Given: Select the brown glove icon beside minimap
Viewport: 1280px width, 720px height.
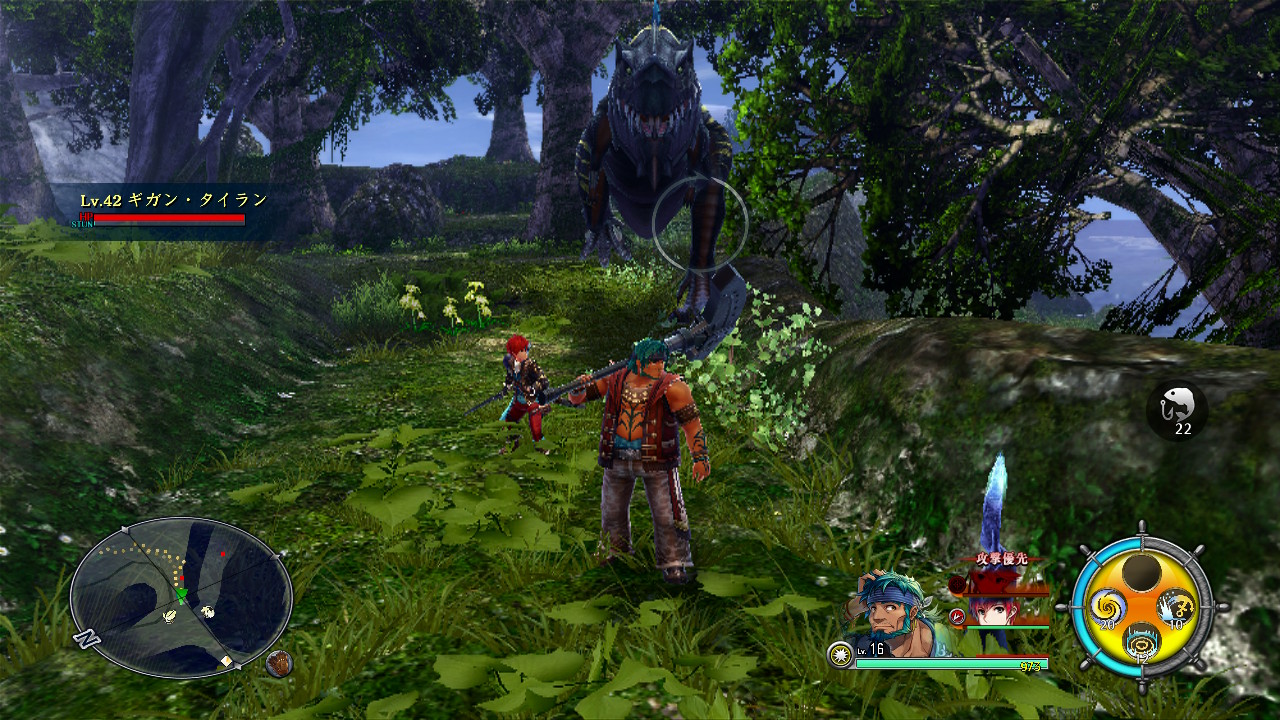Looking at the screenshot, I should (x=279, y=663).
